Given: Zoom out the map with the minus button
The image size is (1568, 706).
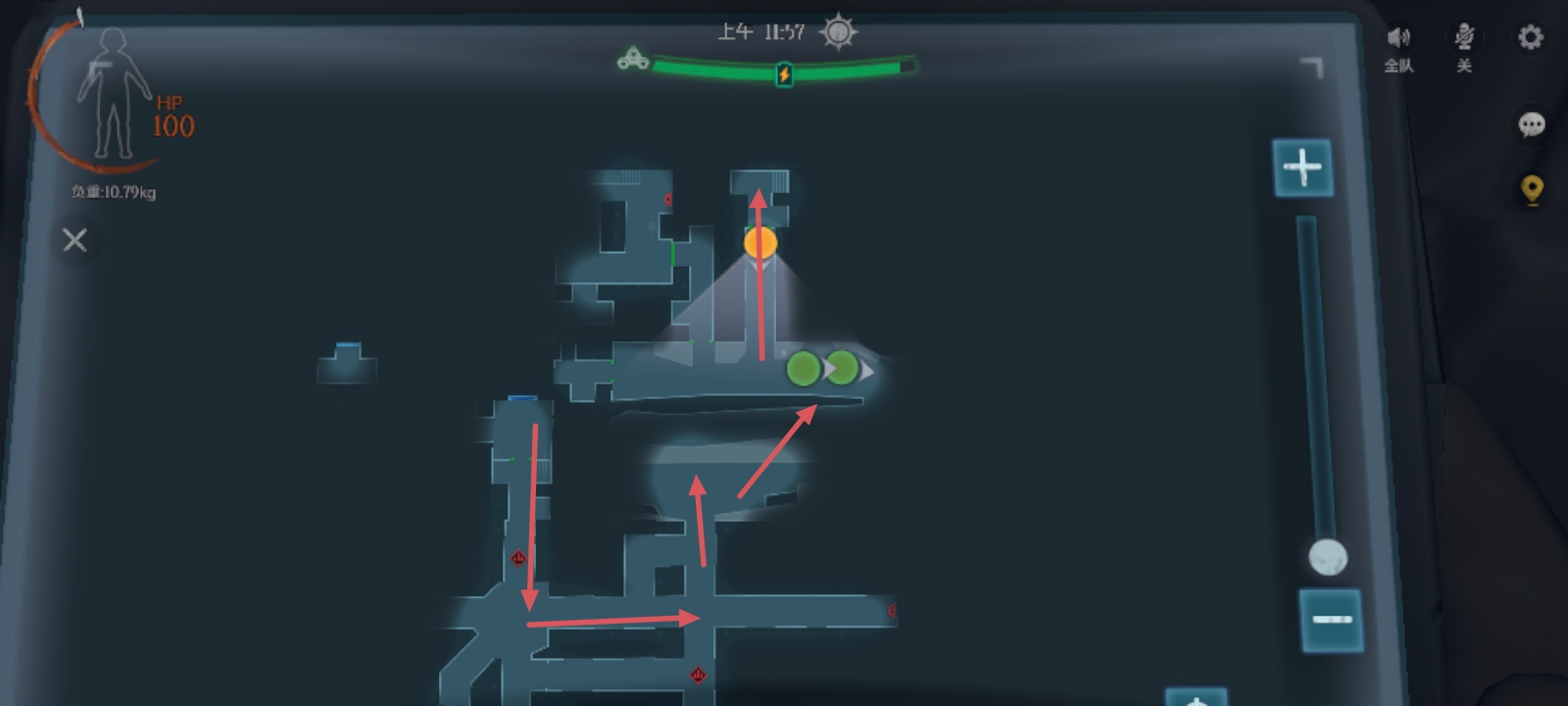Looking at the screenshot, I should 1331,620.
